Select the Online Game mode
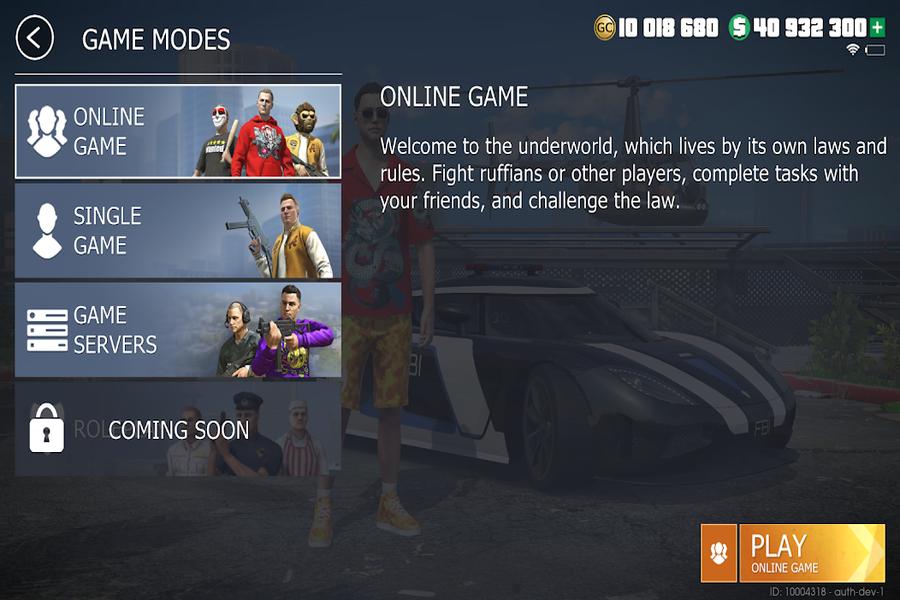Image resolution: width=900 pixels, height=600 pixels. pos(178,131)
